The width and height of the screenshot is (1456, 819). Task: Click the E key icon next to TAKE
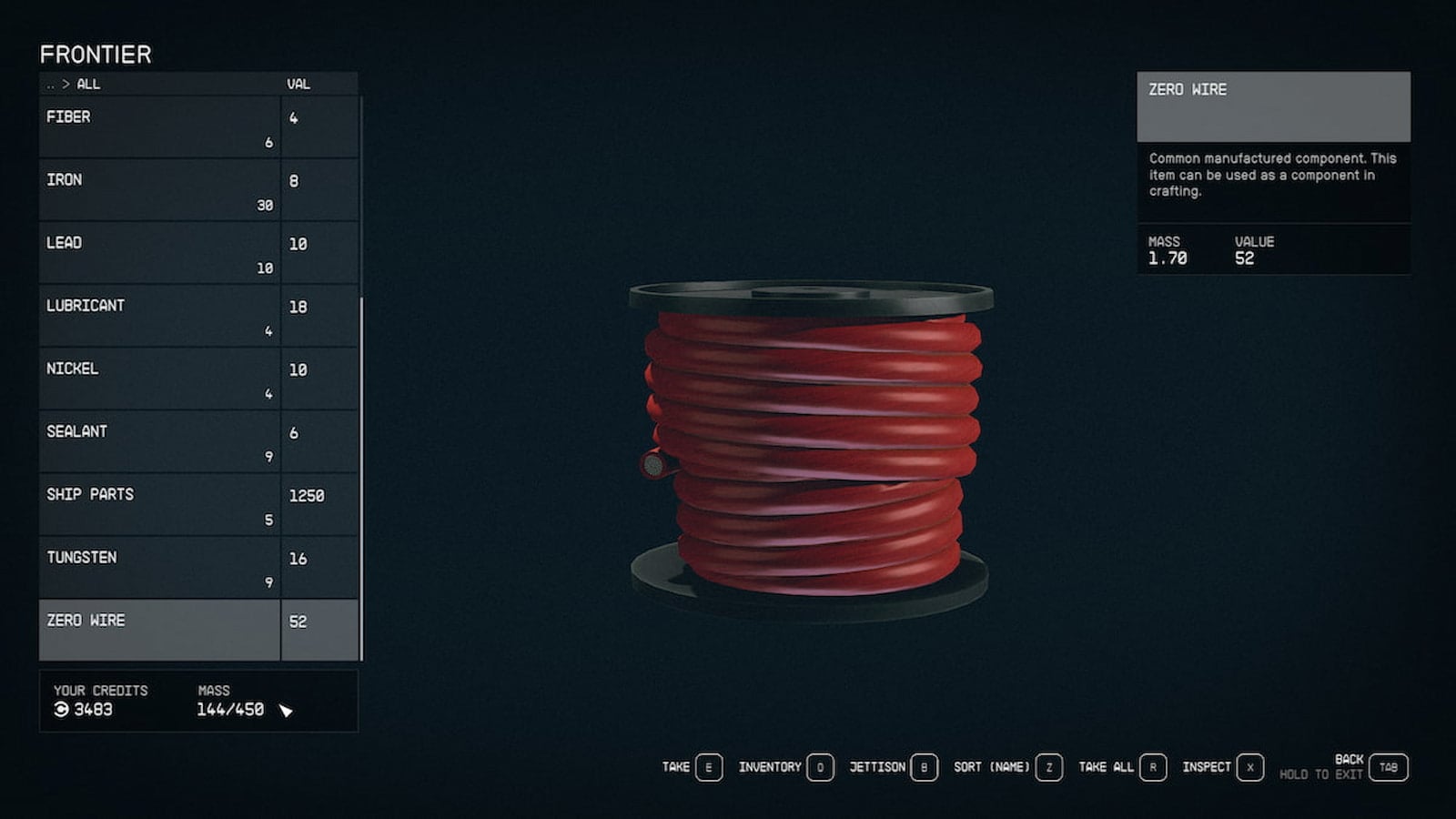point(706,767)
